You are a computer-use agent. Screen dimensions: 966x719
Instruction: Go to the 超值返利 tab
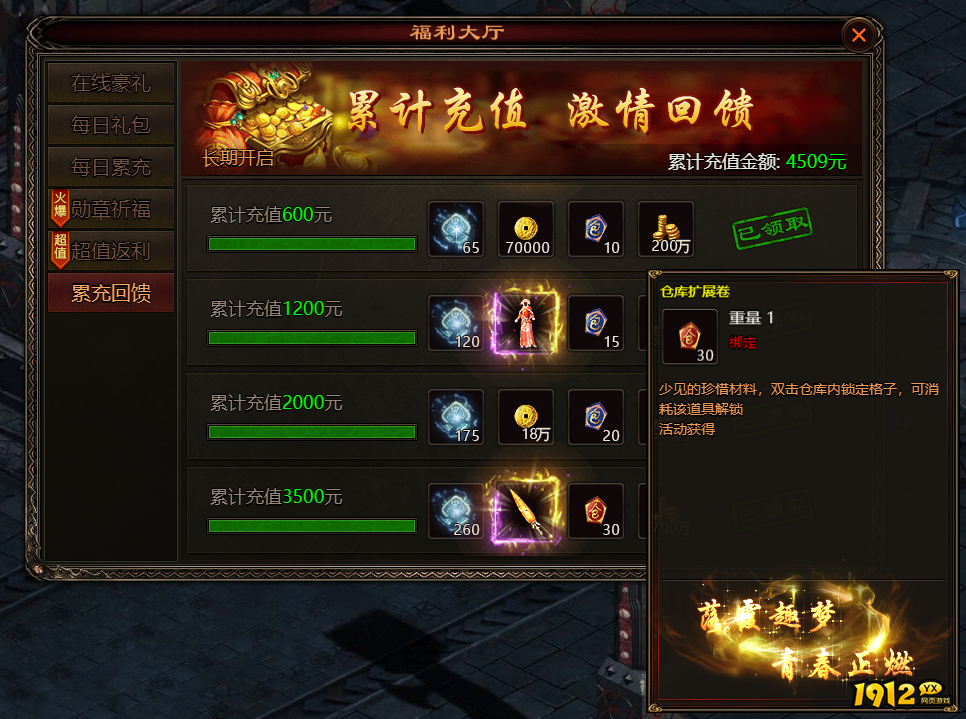click(111, 251)
